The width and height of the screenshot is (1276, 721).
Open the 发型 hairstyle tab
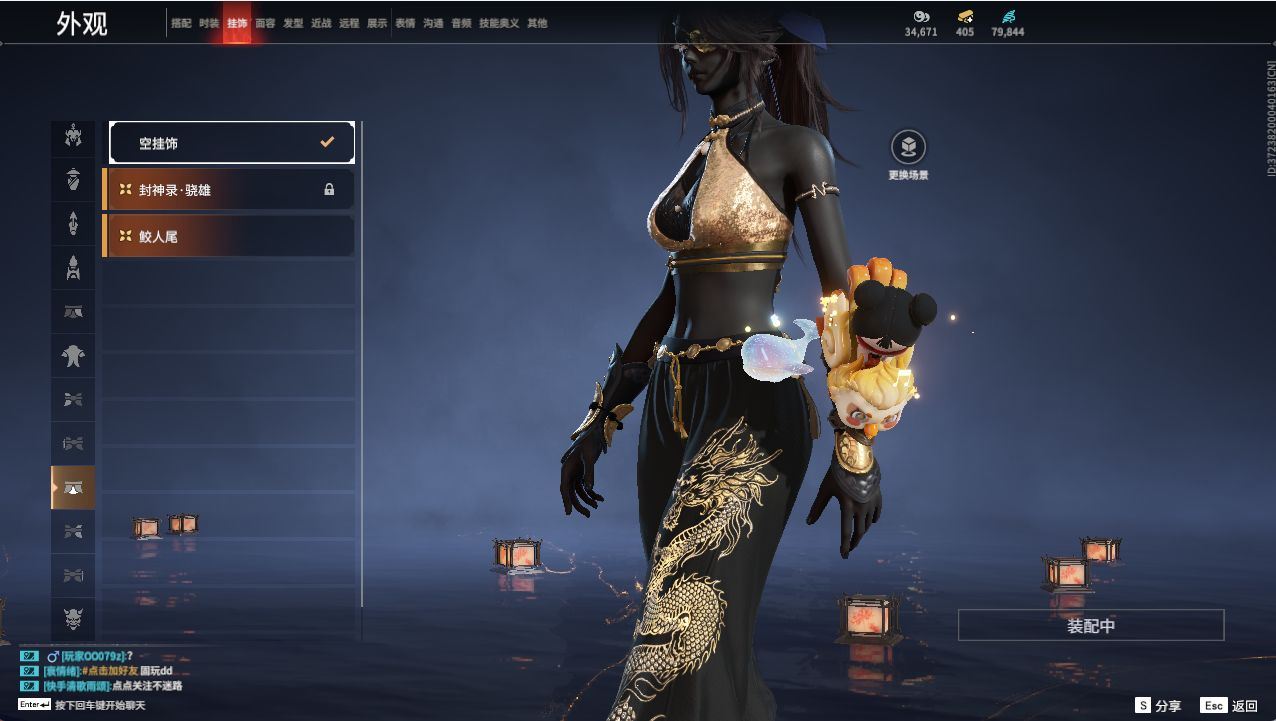click(293, 23)
